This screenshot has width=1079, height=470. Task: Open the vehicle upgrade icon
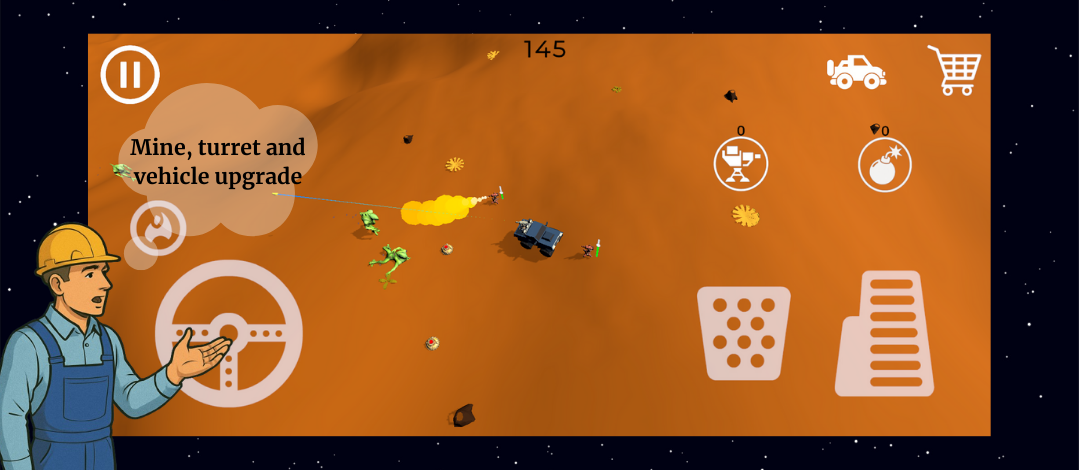pyautogui.click(x=856, y=71)
